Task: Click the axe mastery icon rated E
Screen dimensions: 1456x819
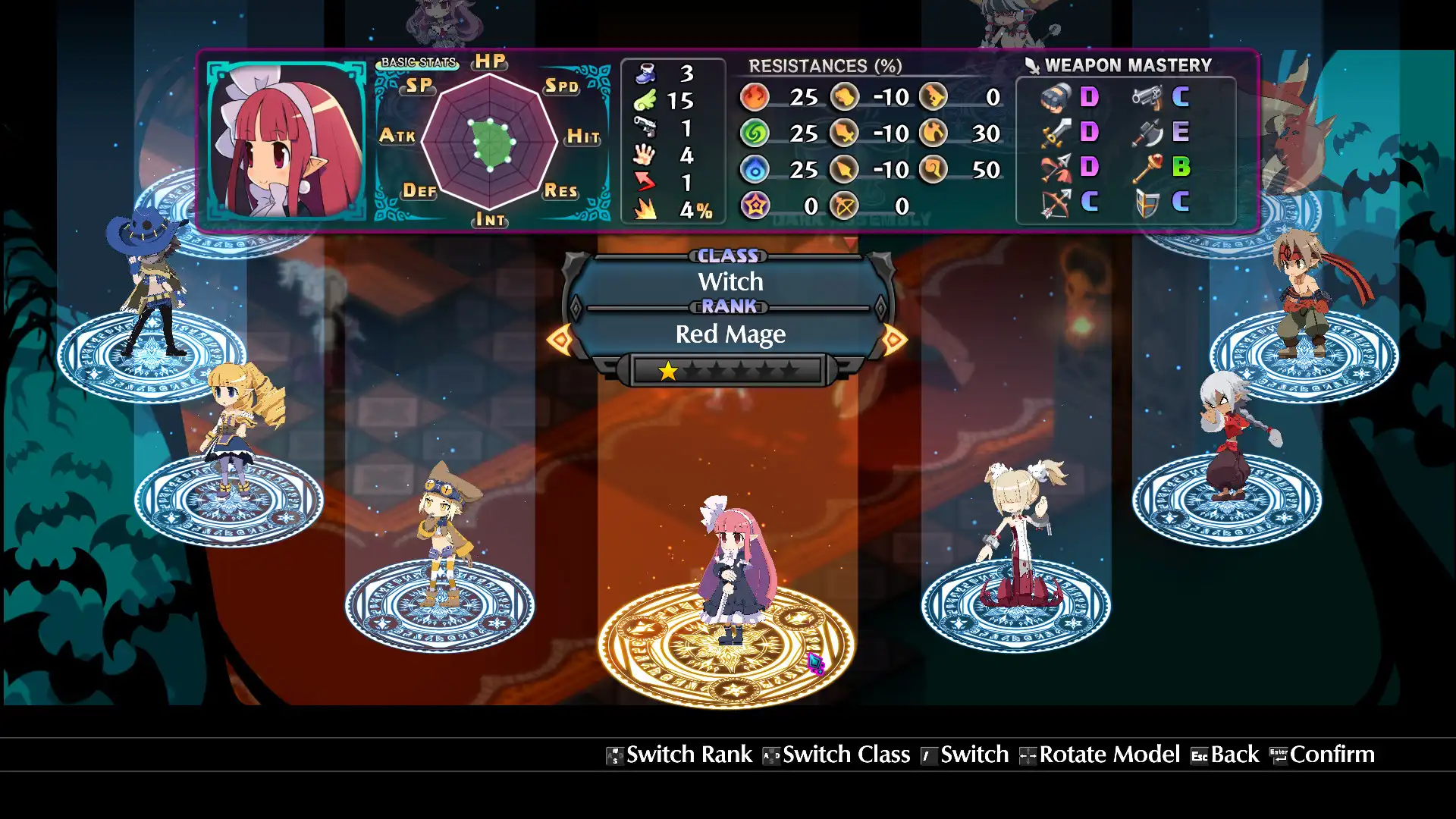Action: point(1147,133)
